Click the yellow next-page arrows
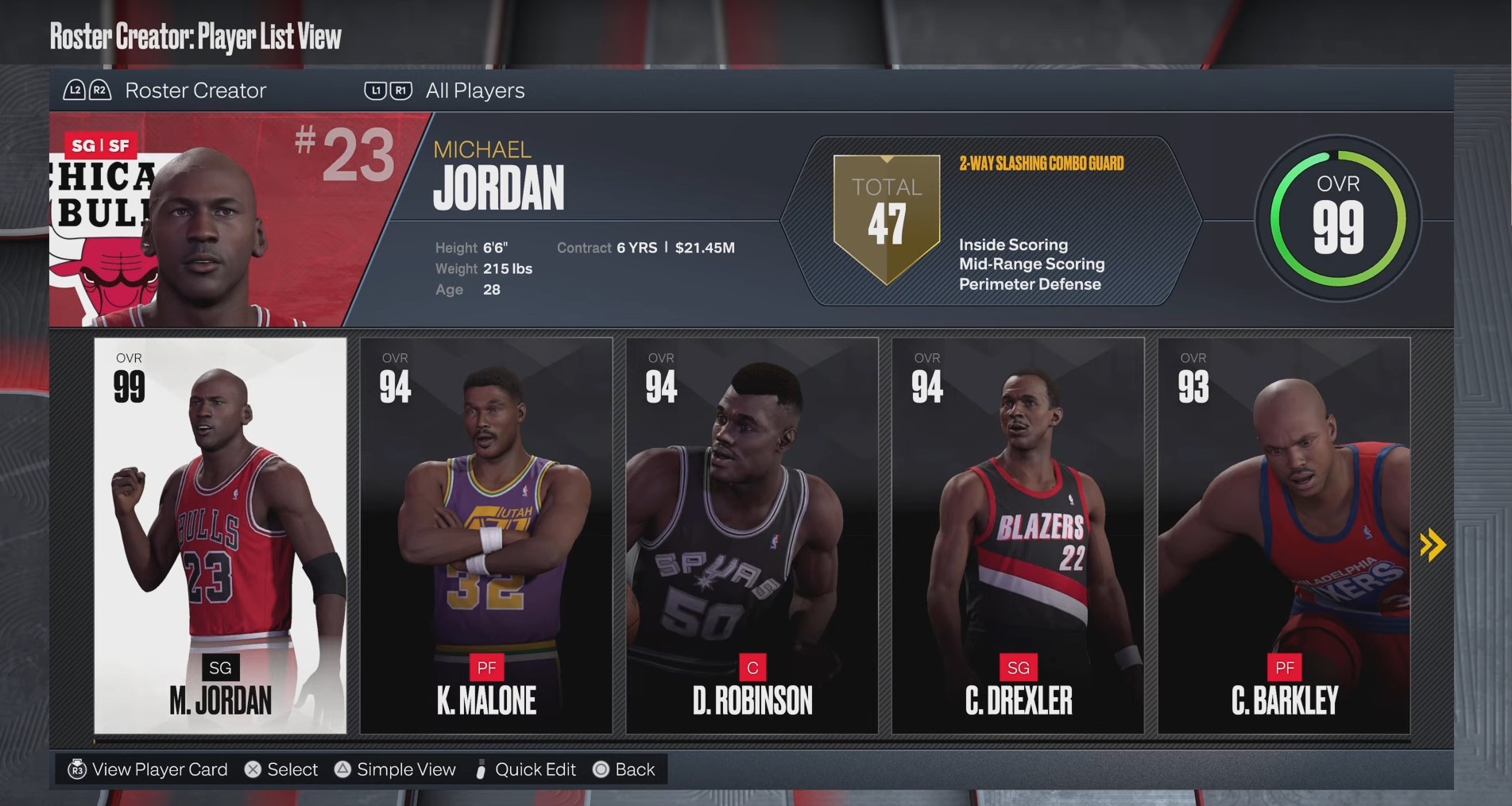This screenshot has width=1512, height=806. (1432, 545)
